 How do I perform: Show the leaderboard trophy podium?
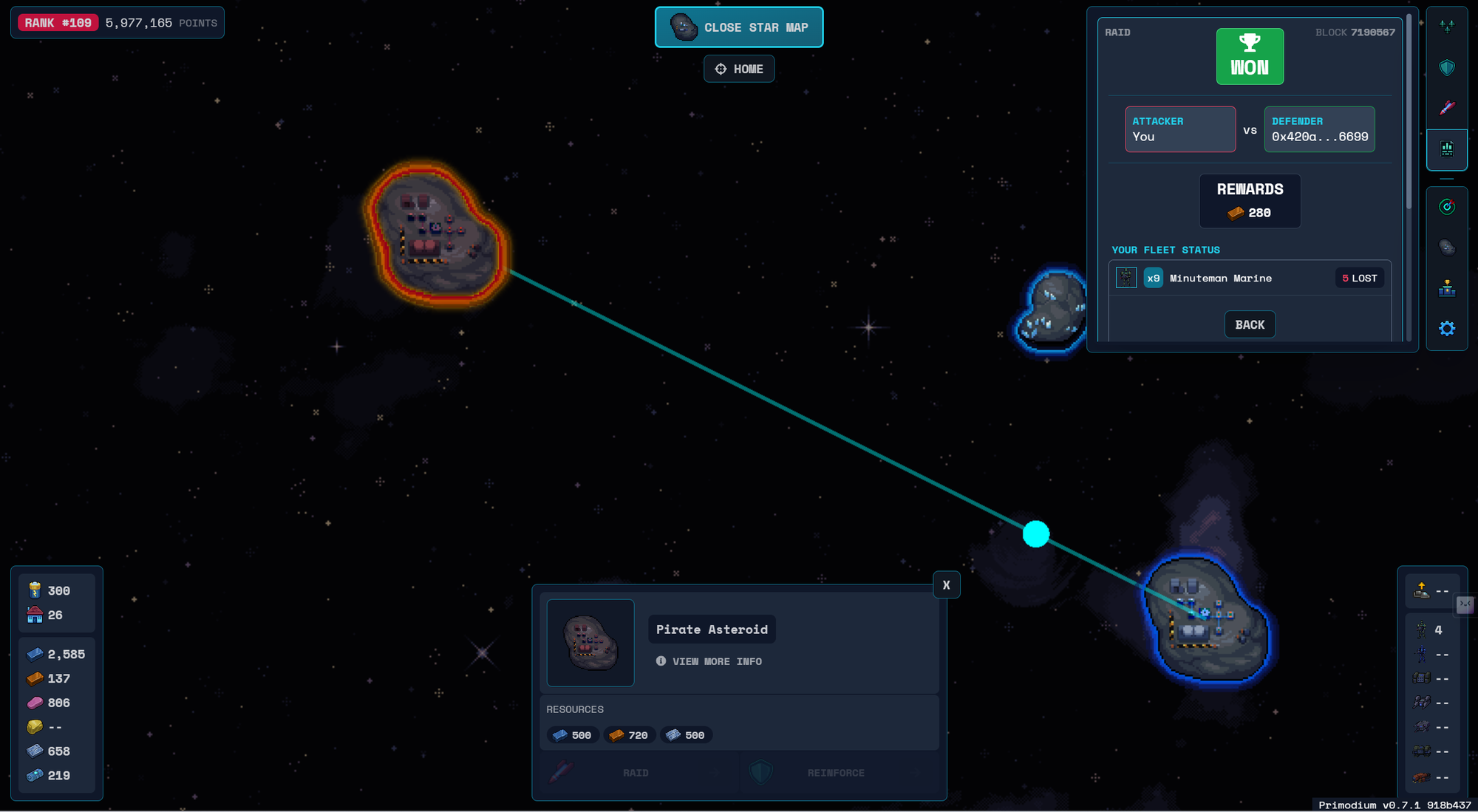(1446, 288)
